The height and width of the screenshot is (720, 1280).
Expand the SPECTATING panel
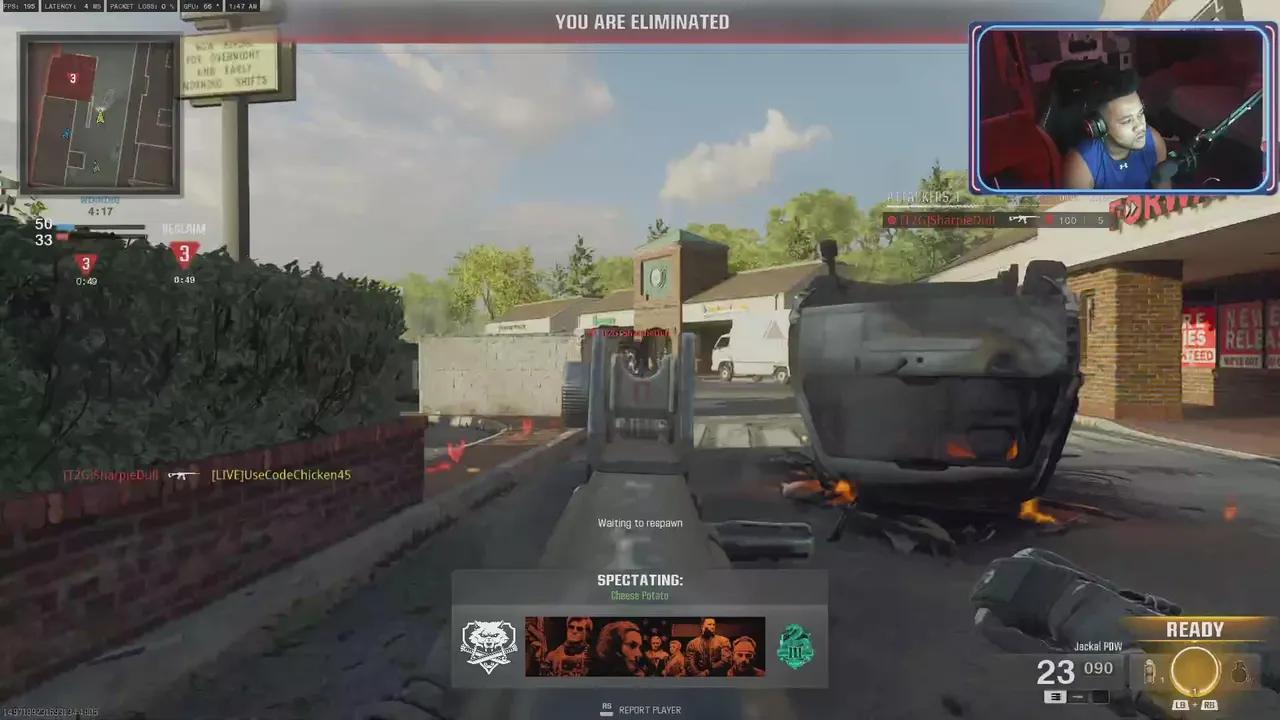pos(640,580)
